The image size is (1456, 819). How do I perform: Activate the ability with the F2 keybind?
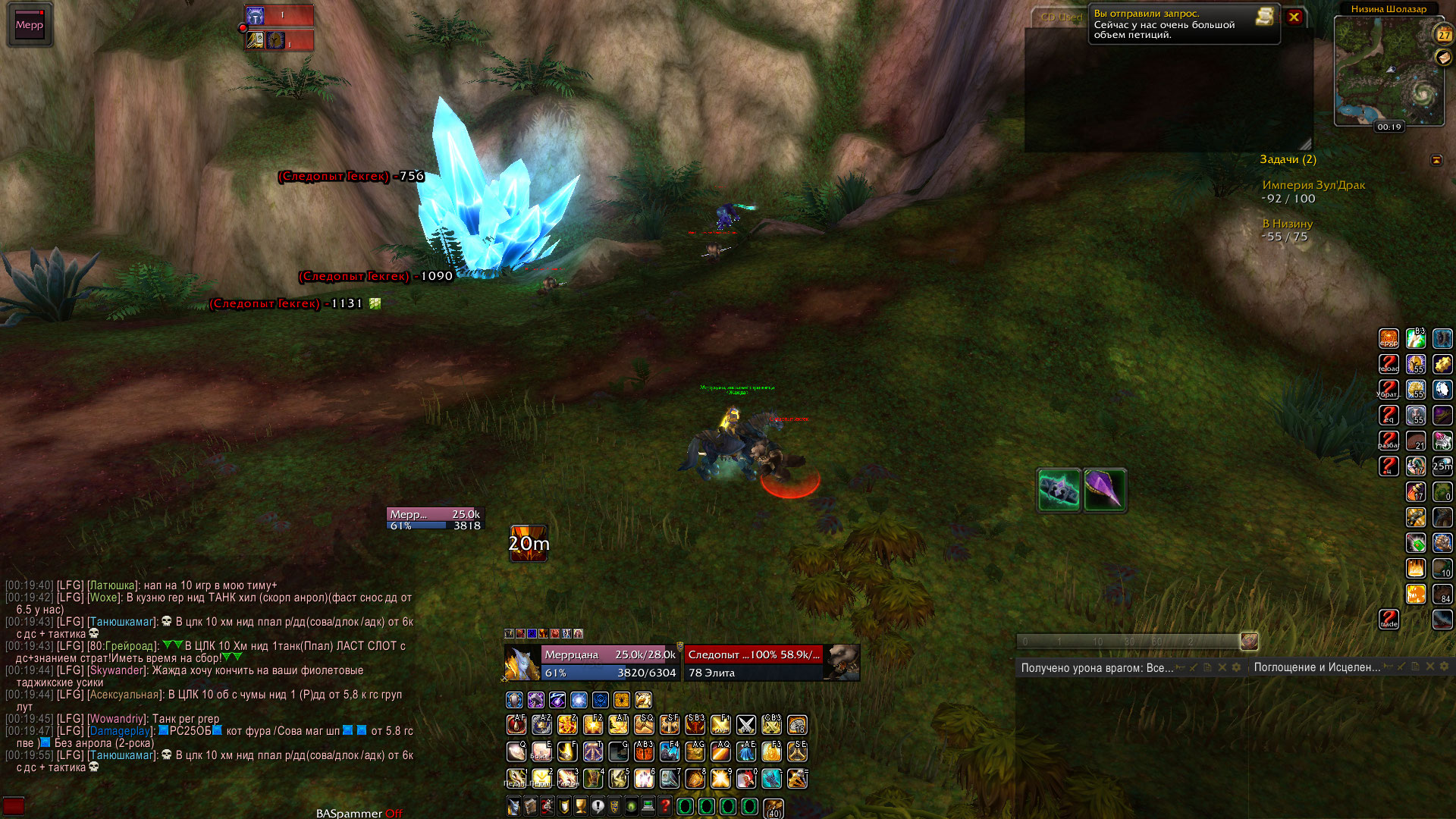593,725
